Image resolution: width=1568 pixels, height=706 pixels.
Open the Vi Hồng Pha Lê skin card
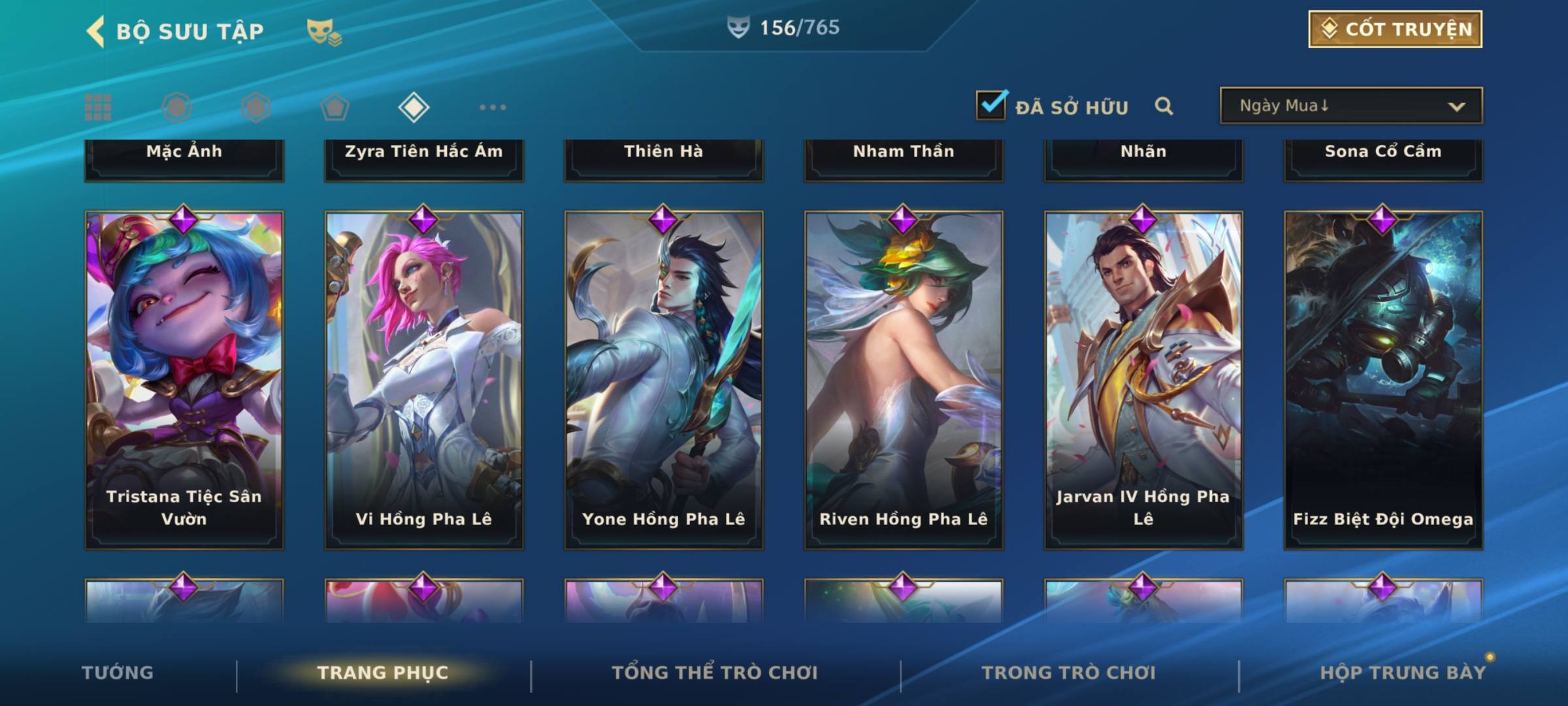coord(424,379)
